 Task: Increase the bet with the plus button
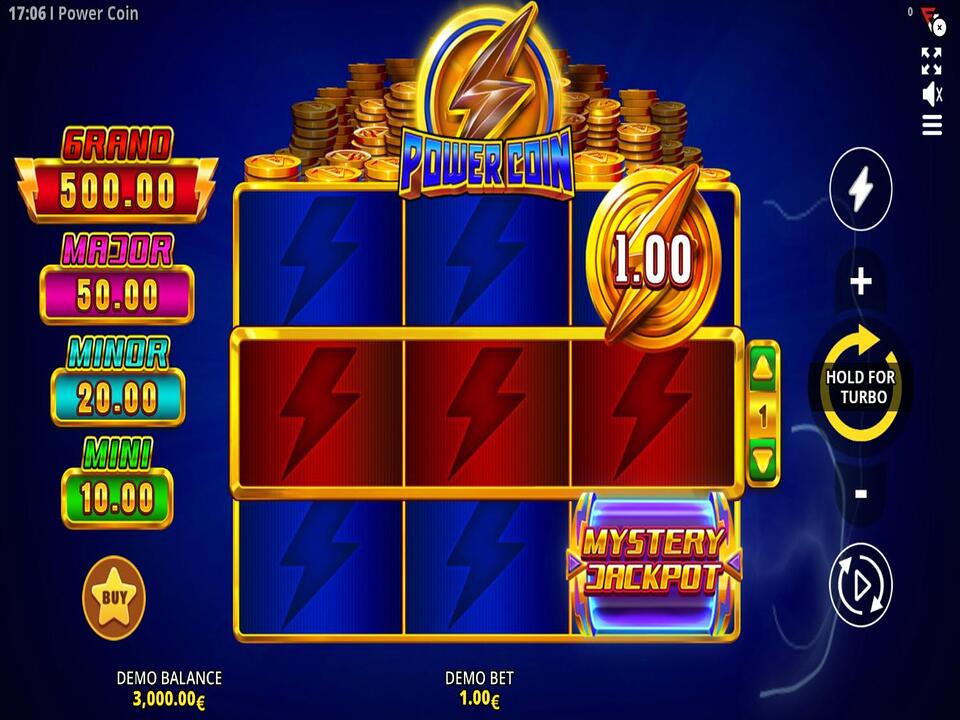tap(860, 282)
